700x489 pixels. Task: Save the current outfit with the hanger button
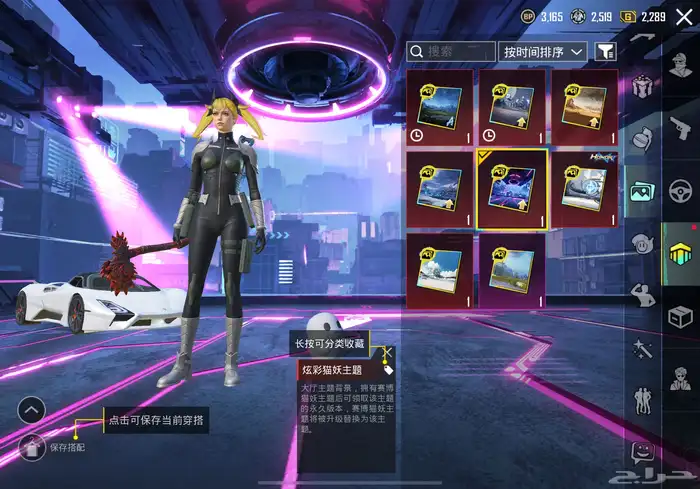33,446
